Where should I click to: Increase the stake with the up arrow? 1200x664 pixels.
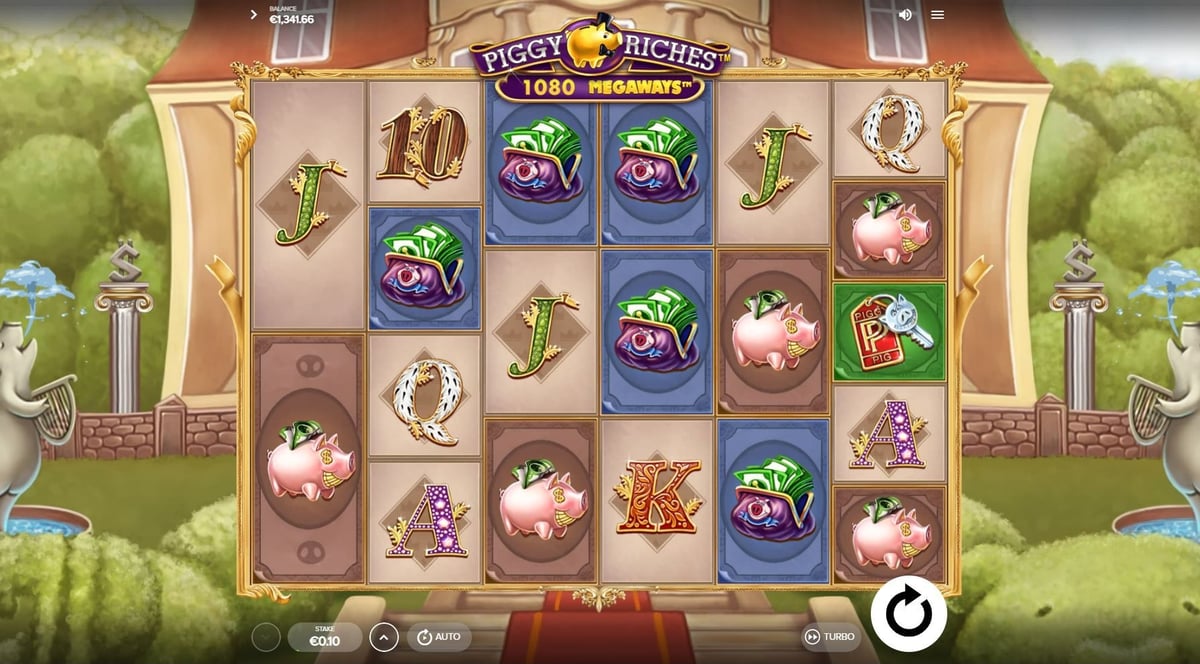(384, 637)
